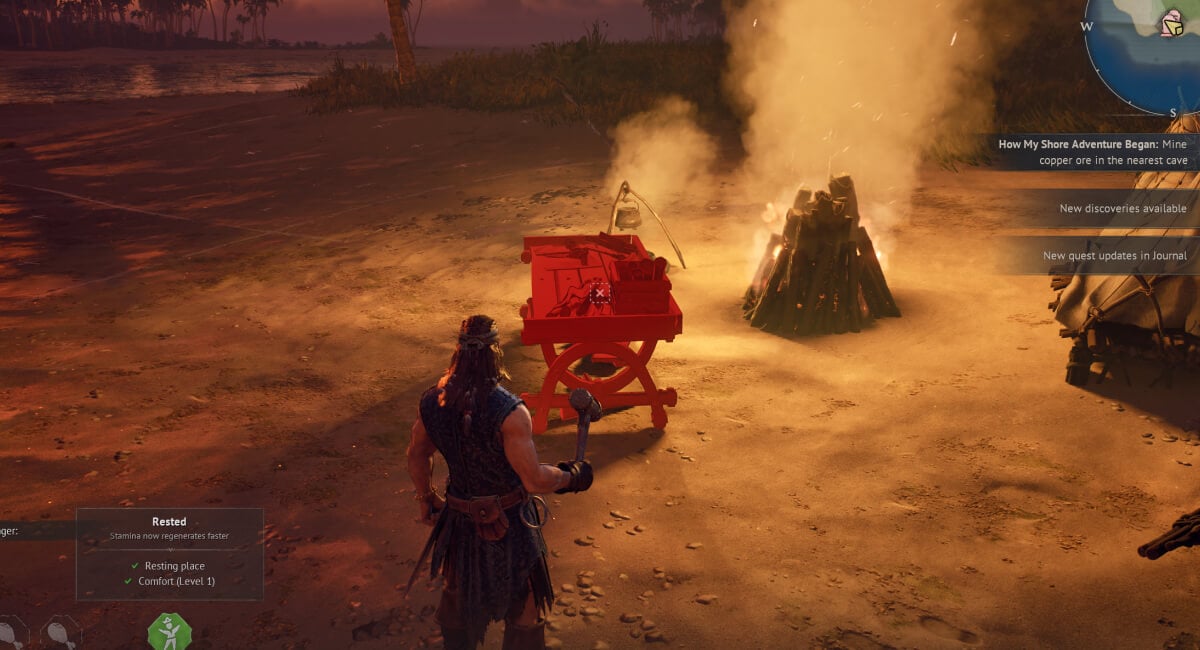Click the green Rested status icon
The width and height of the screenshot is (1200, 650).
point(169,632)
